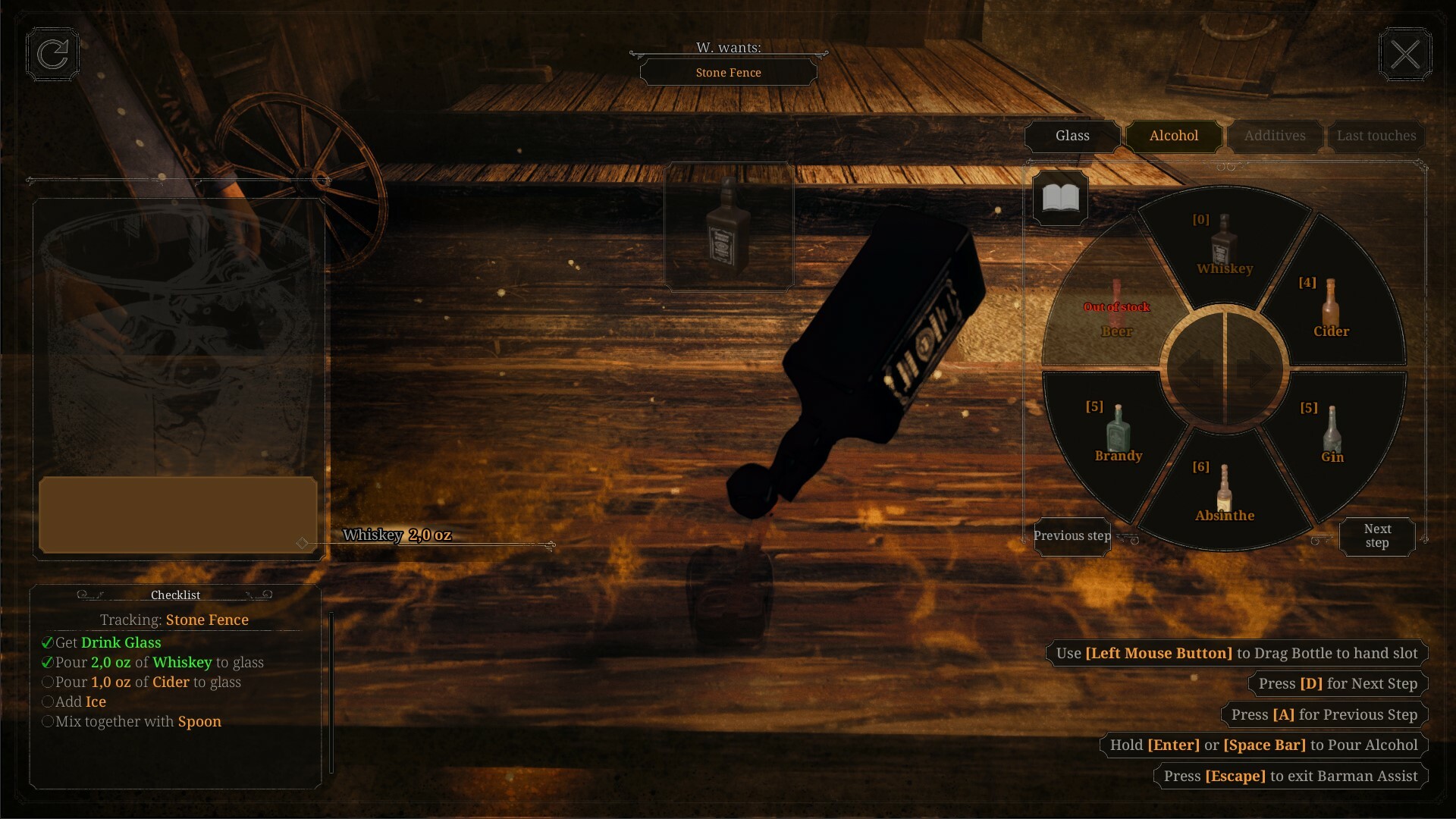The width and height of the screenshot is (1456, 819).
Task: Select the Absinthe bottle on the wheel
Action: pyautogui.click(x=1225, y=489)
